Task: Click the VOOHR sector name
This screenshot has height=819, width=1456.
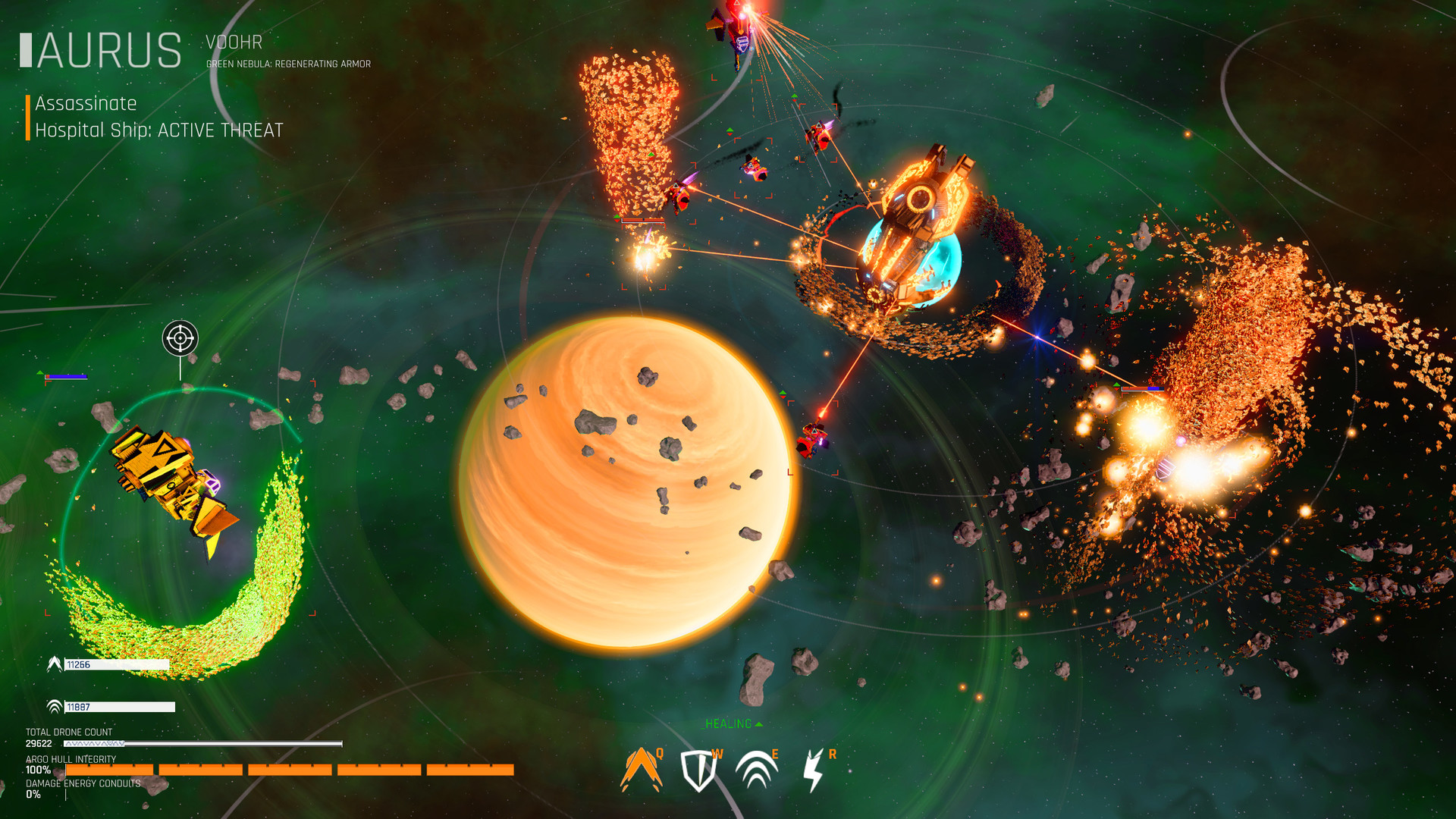Action: pos(233,43)
